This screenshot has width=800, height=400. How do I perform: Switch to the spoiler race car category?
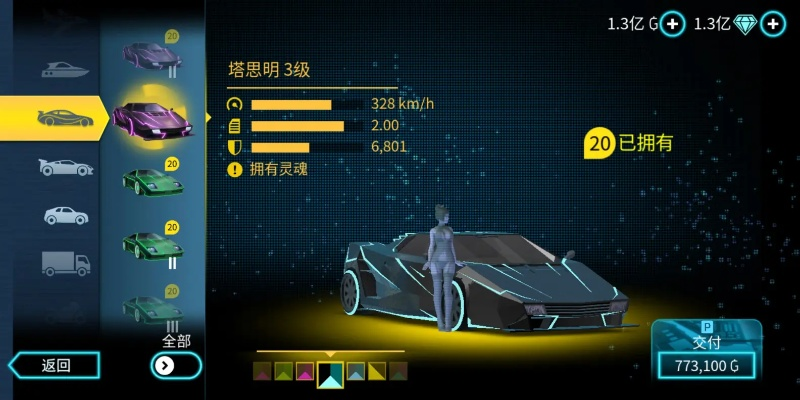click(65, 167)
